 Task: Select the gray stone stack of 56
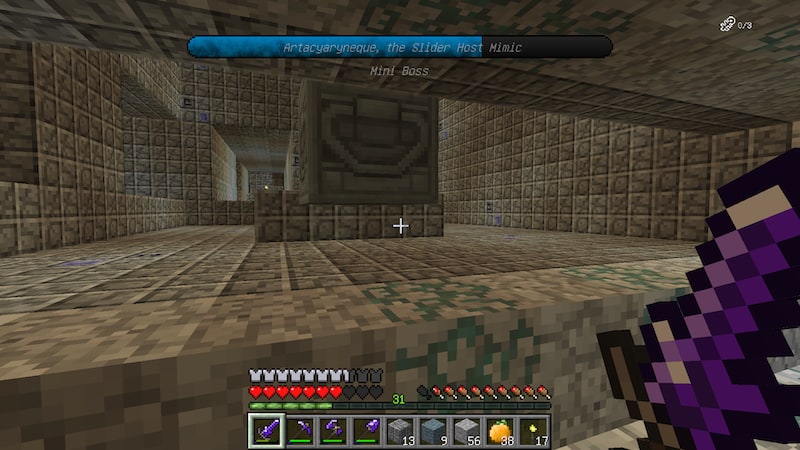point(466,431)
